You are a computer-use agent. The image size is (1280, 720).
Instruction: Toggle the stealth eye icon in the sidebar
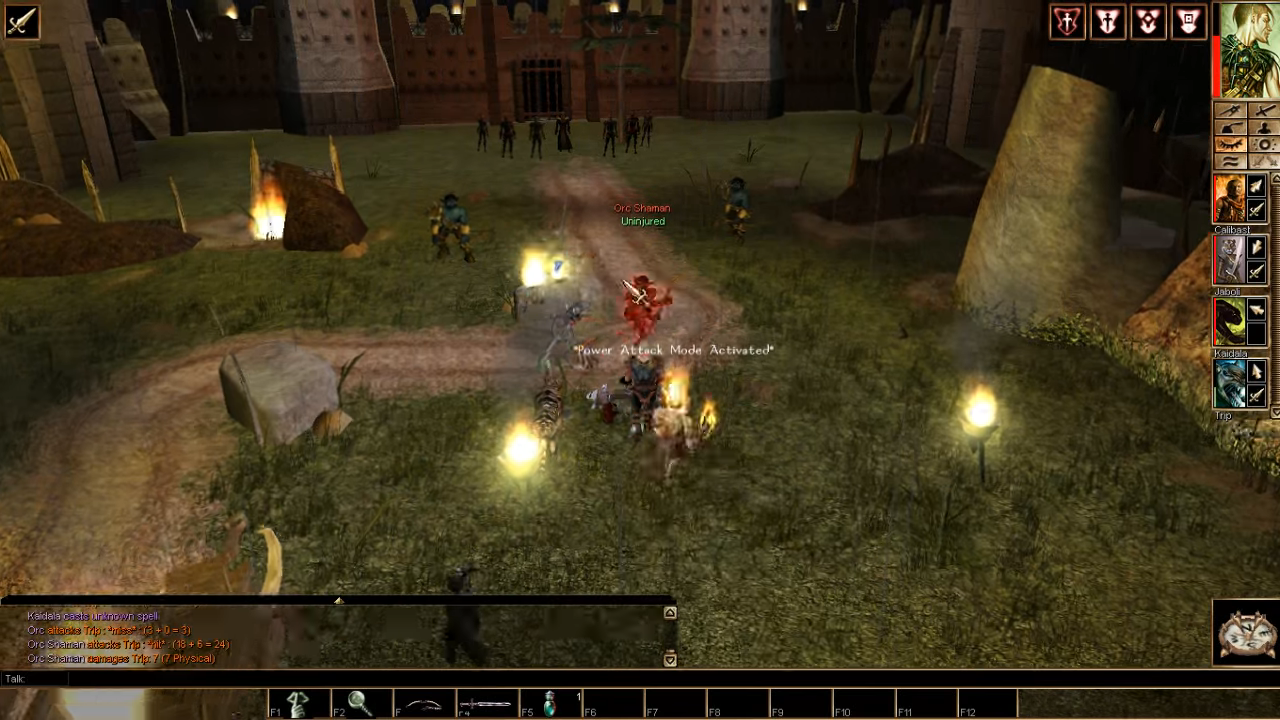click(x=1232, y=143)
